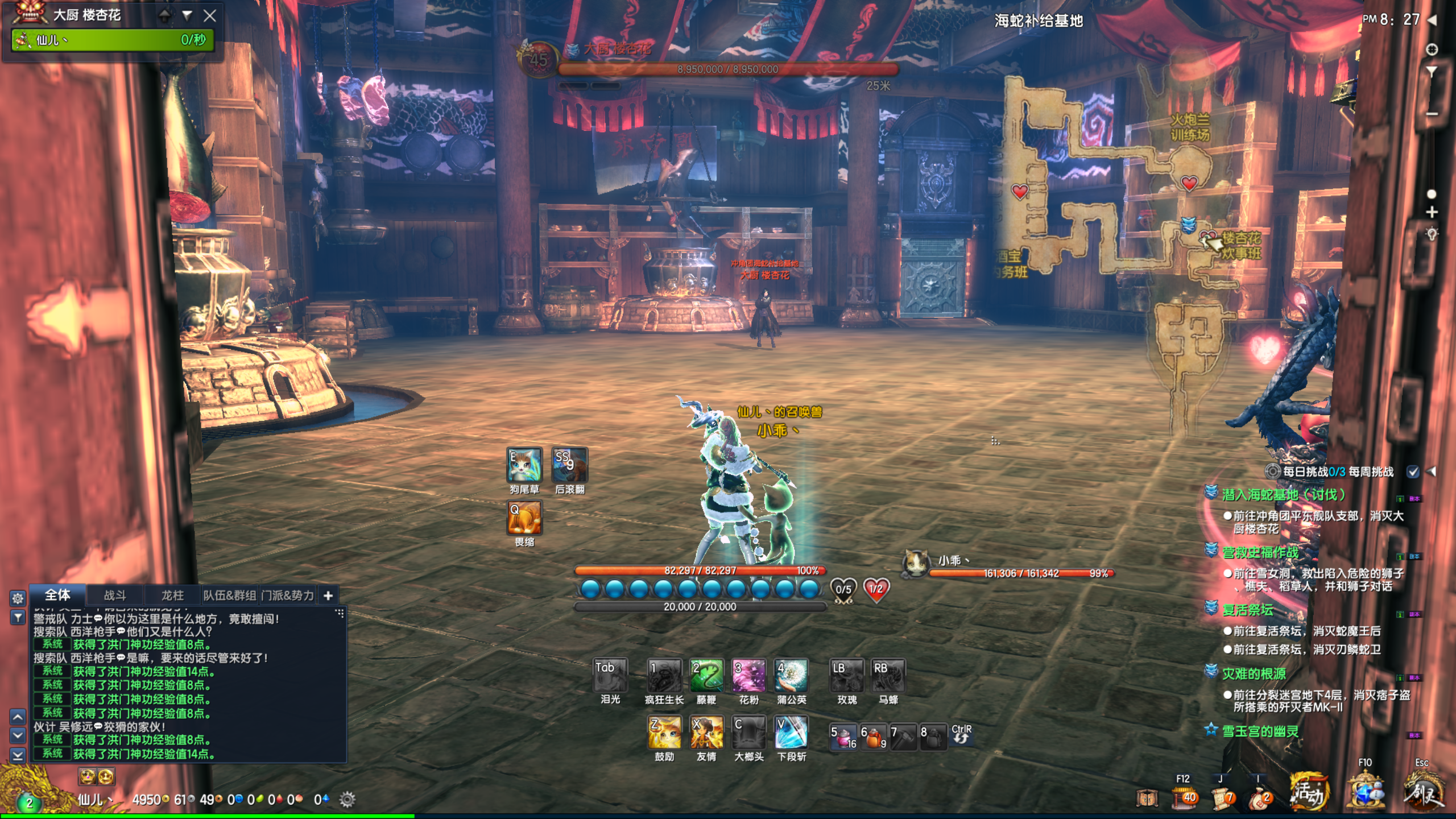This screenshot has height=819, width=1456.
Task: Open chat settings gear icon
Action: tap(18, 598)
